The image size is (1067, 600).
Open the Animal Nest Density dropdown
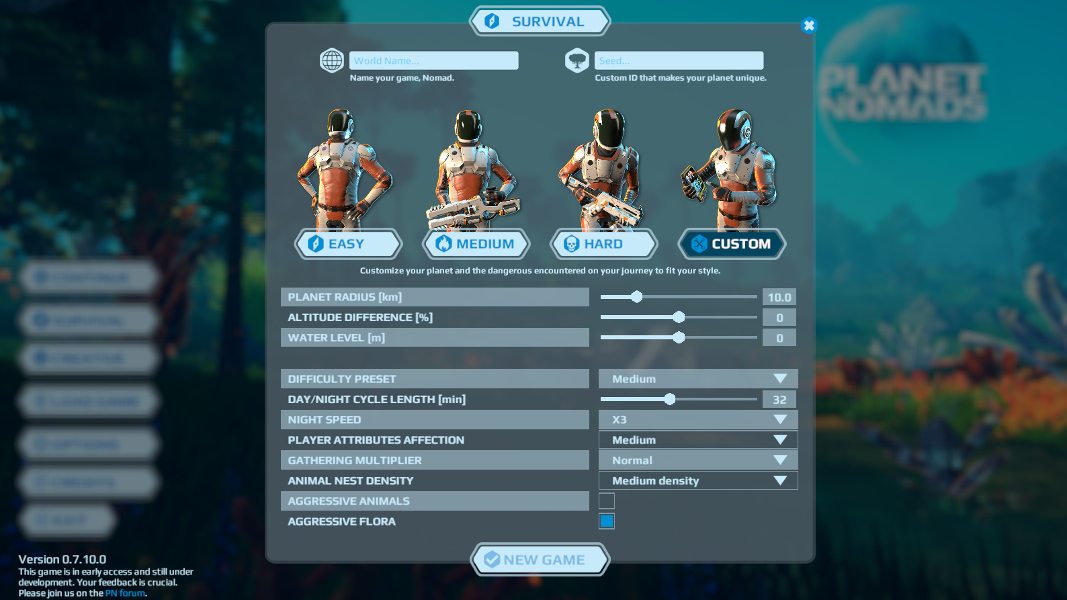(x=698, y=481)
